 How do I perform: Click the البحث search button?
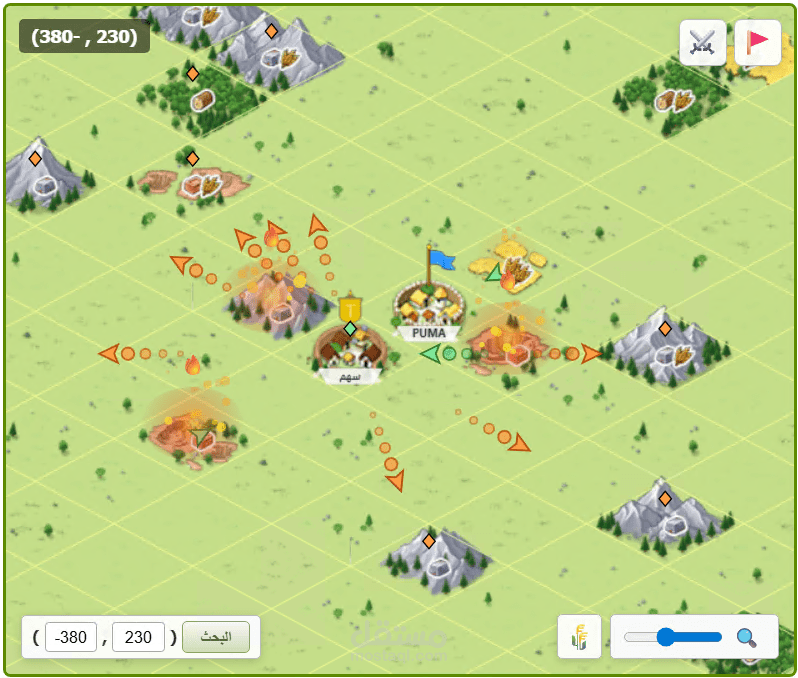pos(216,637)
